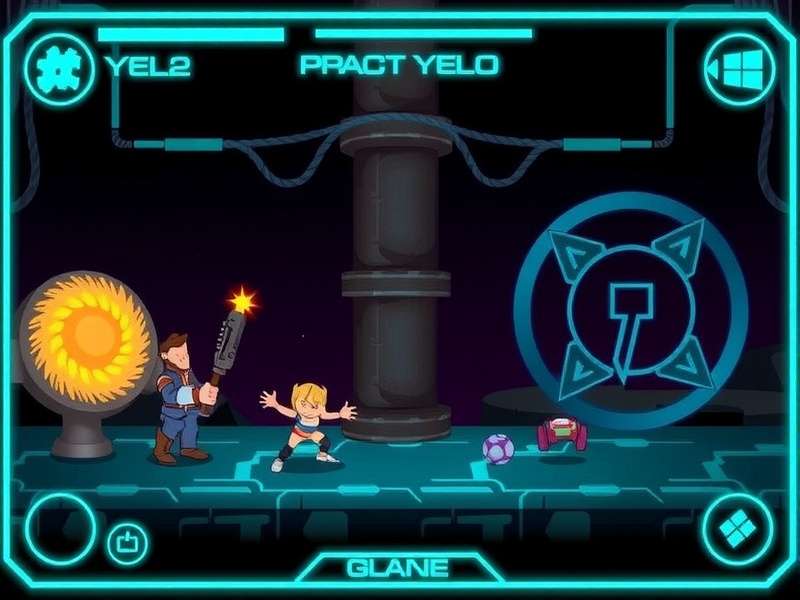Tap the small power symbol button

pos(127,543)
